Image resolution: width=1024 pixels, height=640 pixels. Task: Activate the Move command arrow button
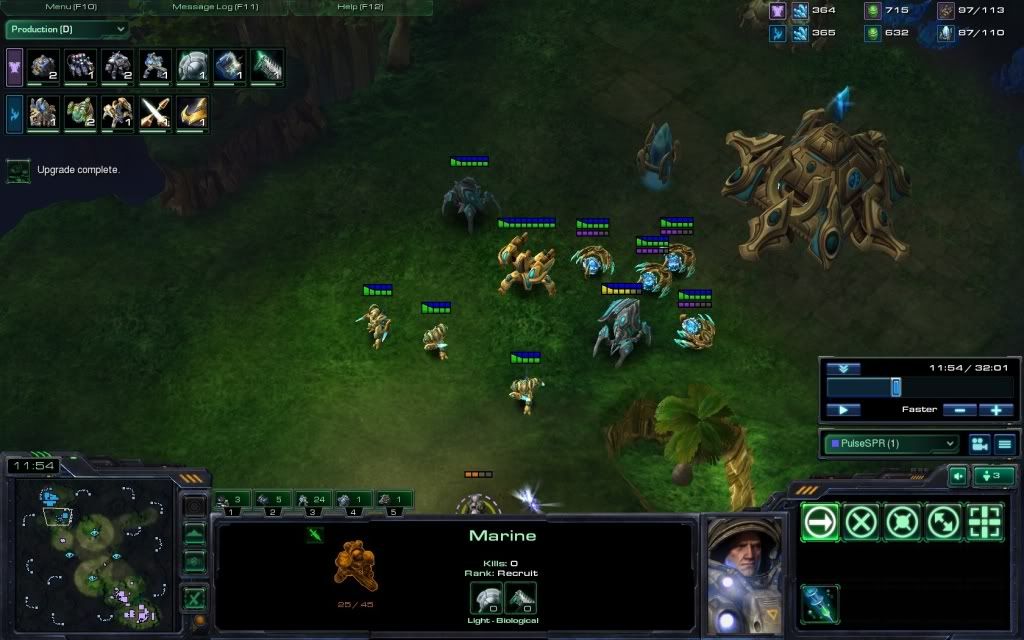pos(820,521)
